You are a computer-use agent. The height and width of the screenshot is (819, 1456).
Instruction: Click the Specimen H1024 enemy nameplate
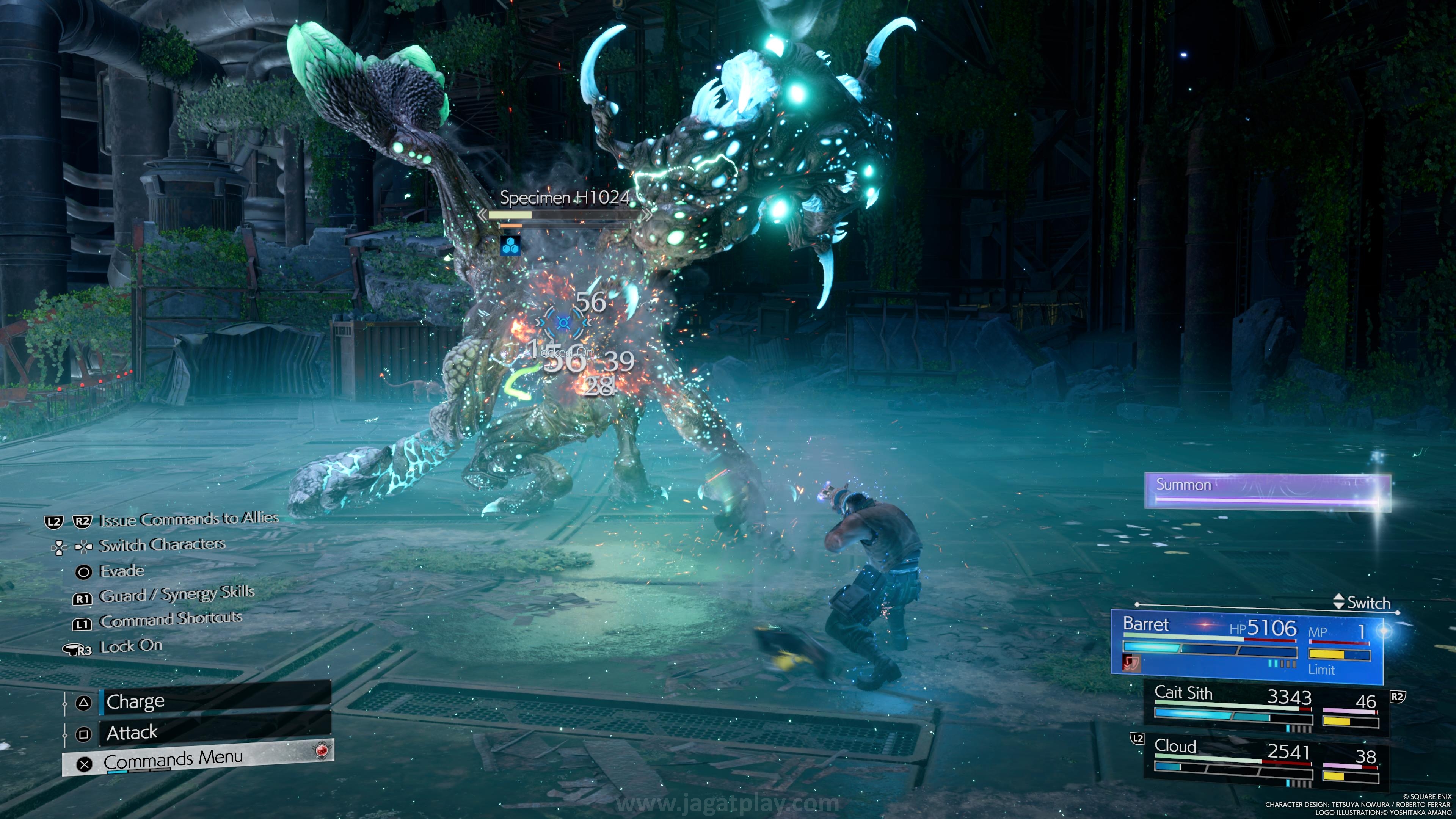[564, 198]
